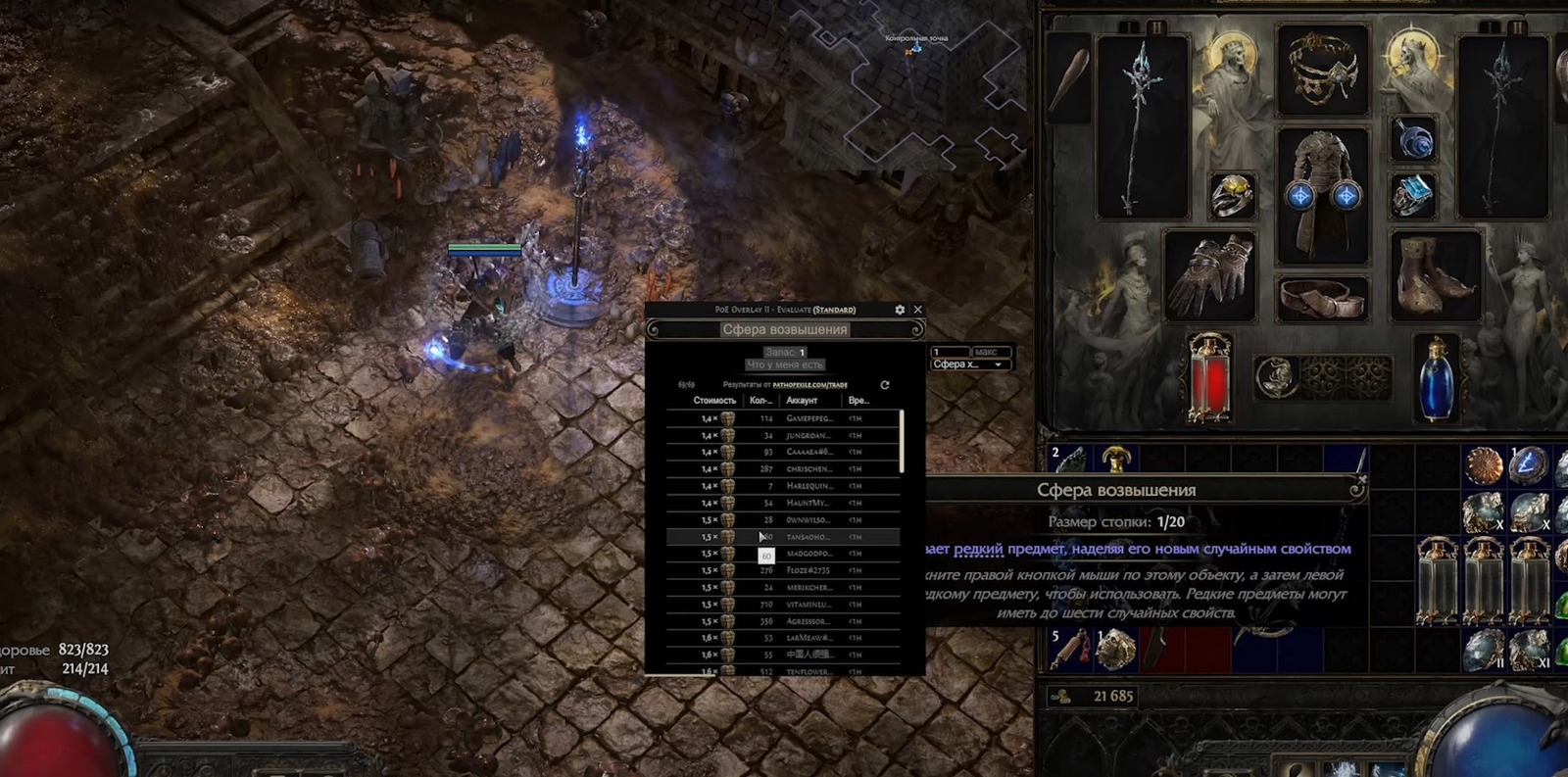Select the equipped helmet slot
This screenshot has height=777, width=1568.
[x=1323, y=71]
